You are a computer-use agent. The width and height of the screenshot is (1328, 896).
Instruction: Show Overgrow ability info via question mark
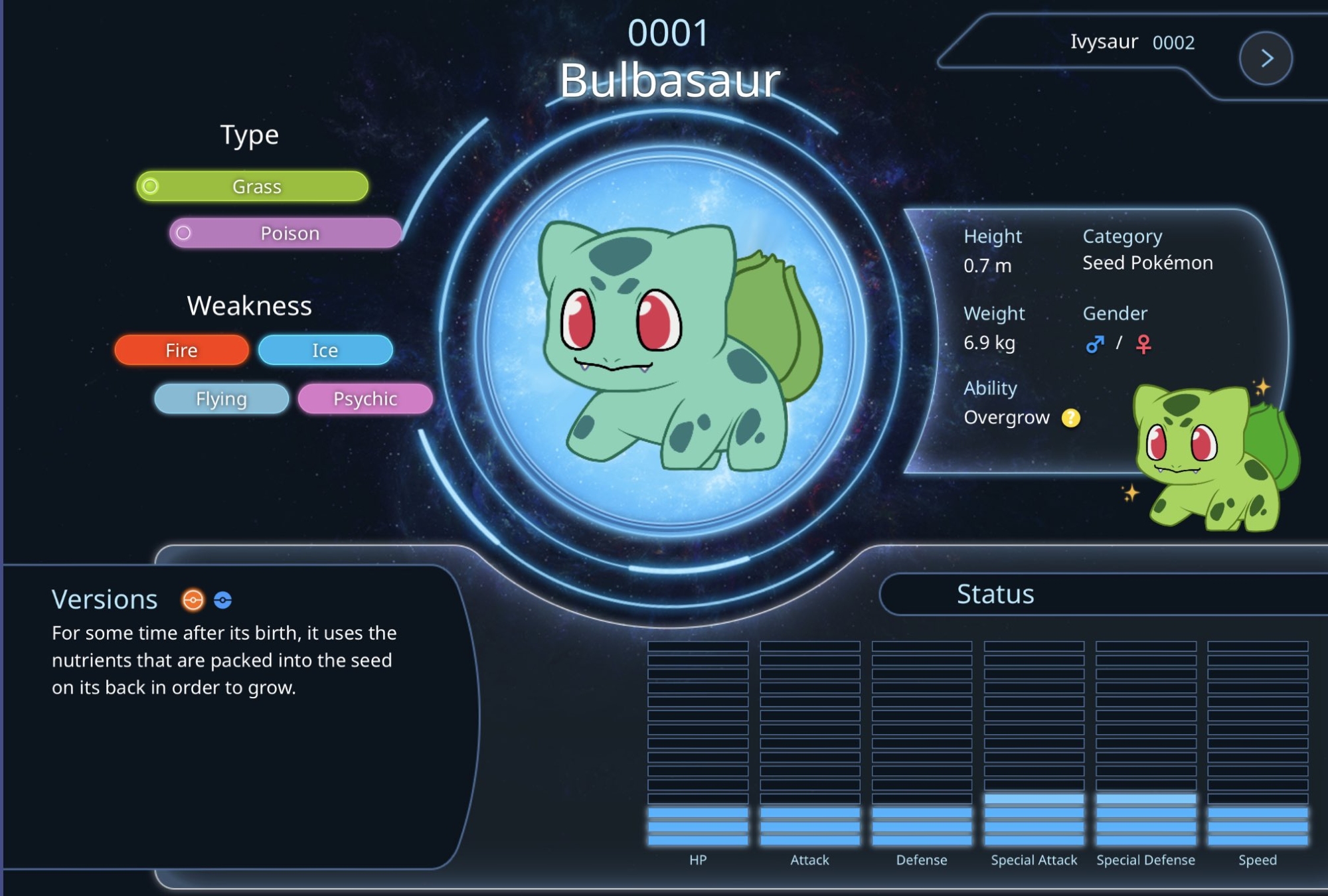coord(1070,417)
